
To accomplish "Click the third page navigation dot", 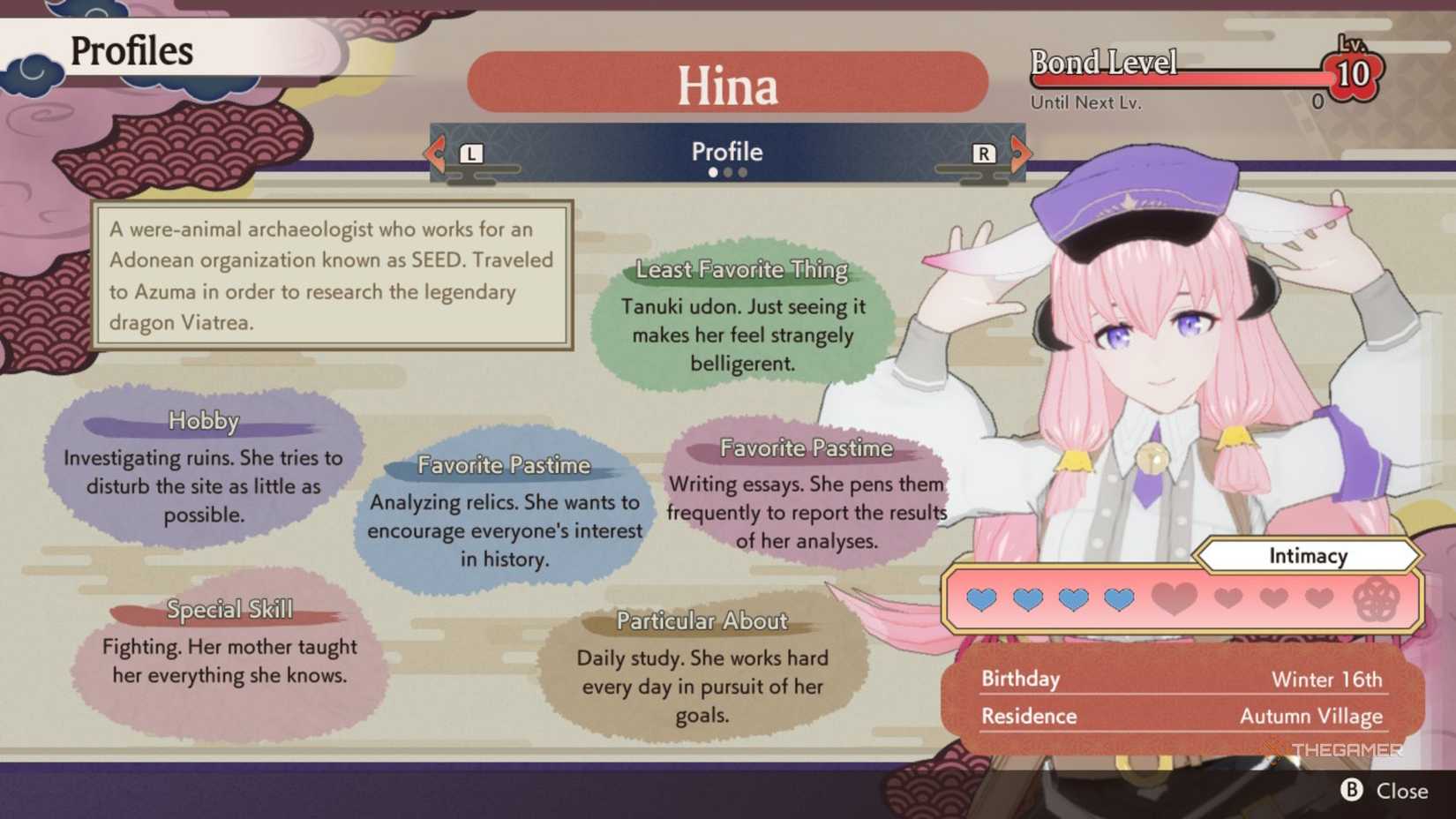I will click(741, 172).
